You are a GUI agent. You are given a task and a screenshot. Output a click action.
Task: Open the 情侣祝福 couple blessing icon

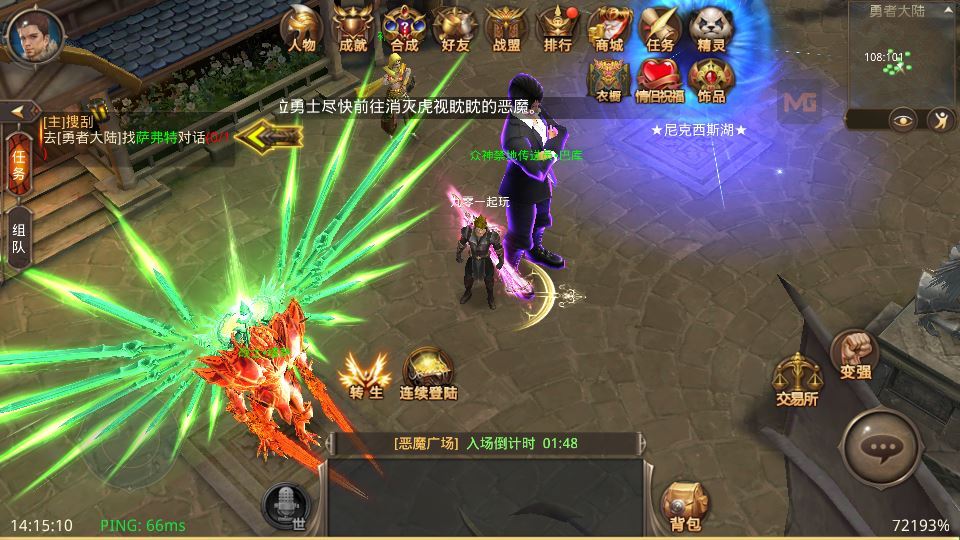coord(660,80)
